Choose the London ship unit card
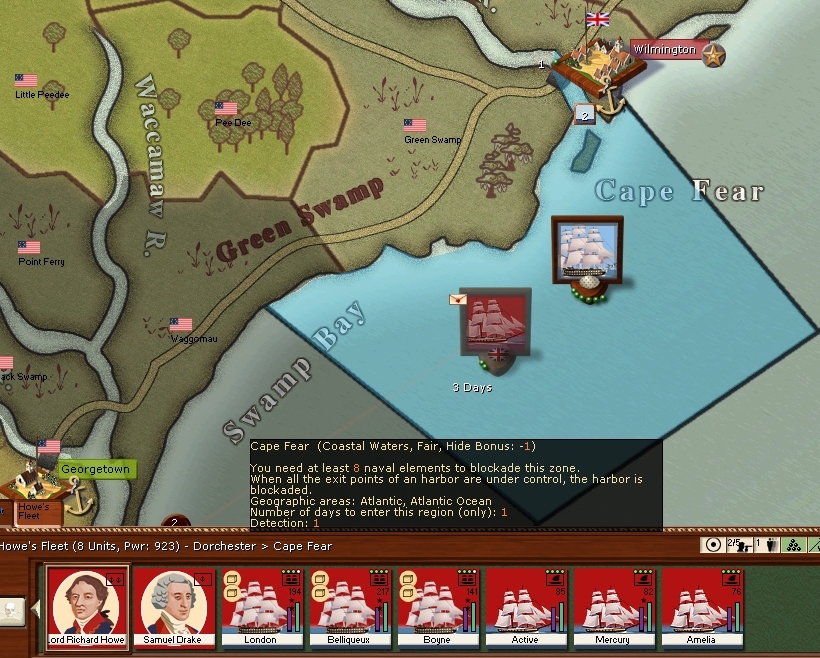This screenshot has width=820, height=658. [x=262, y=606]
